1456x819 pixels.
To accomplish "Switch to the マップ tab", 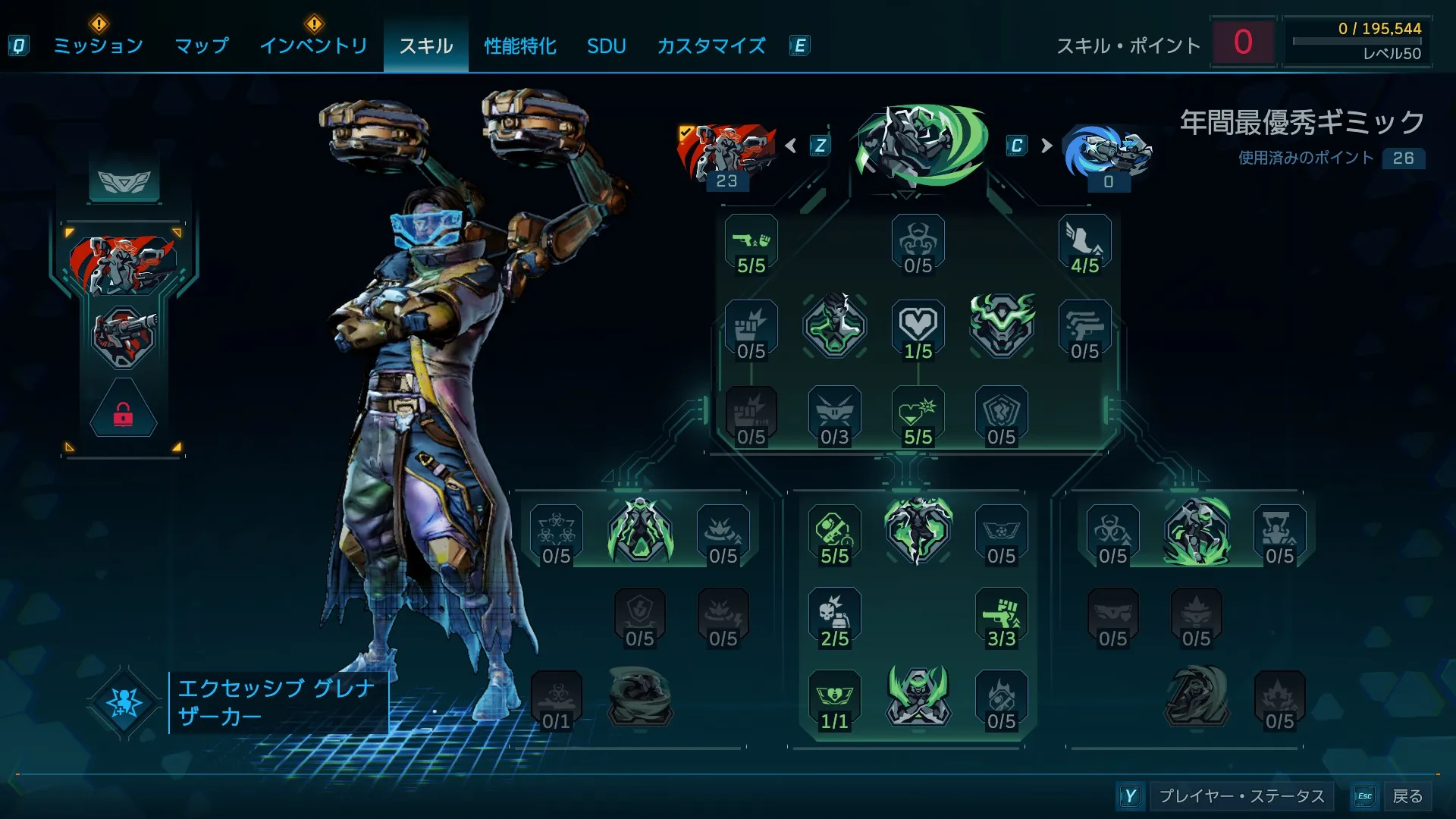I will pyautogui.click(x=201, y=45).
